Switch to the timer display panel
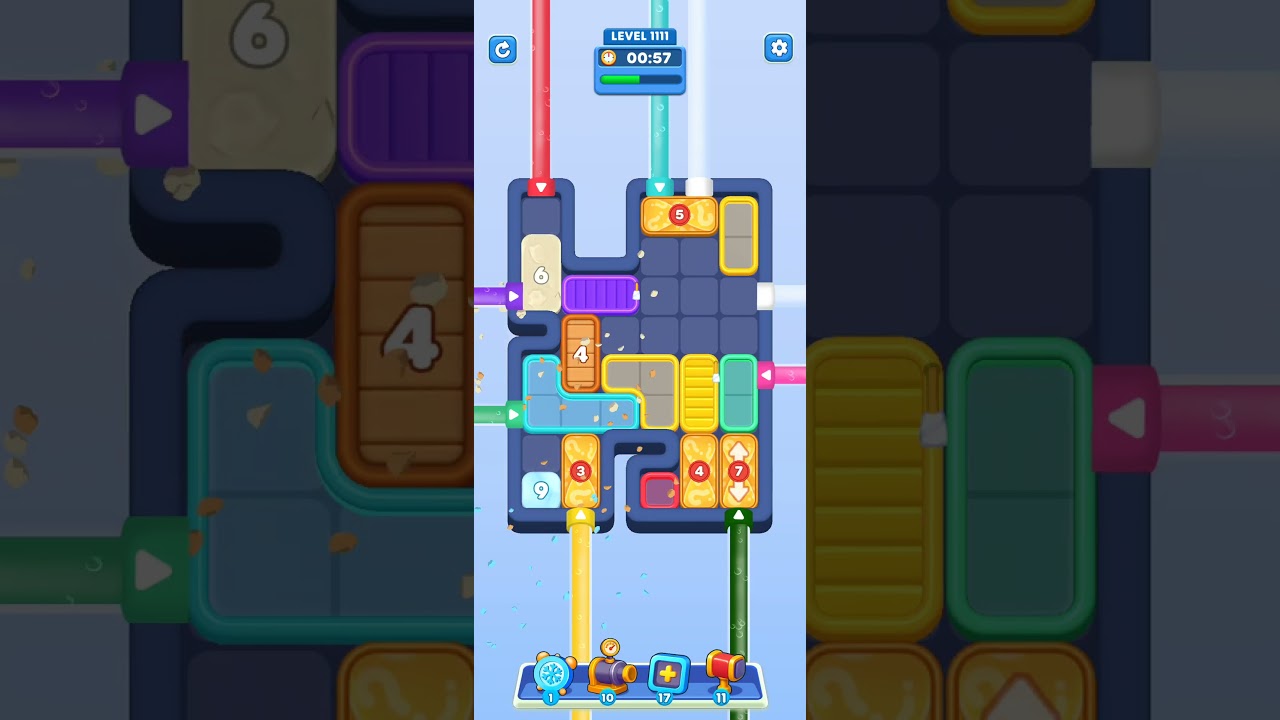Screen dimensions: 1280x720 [x=640, y=58]
